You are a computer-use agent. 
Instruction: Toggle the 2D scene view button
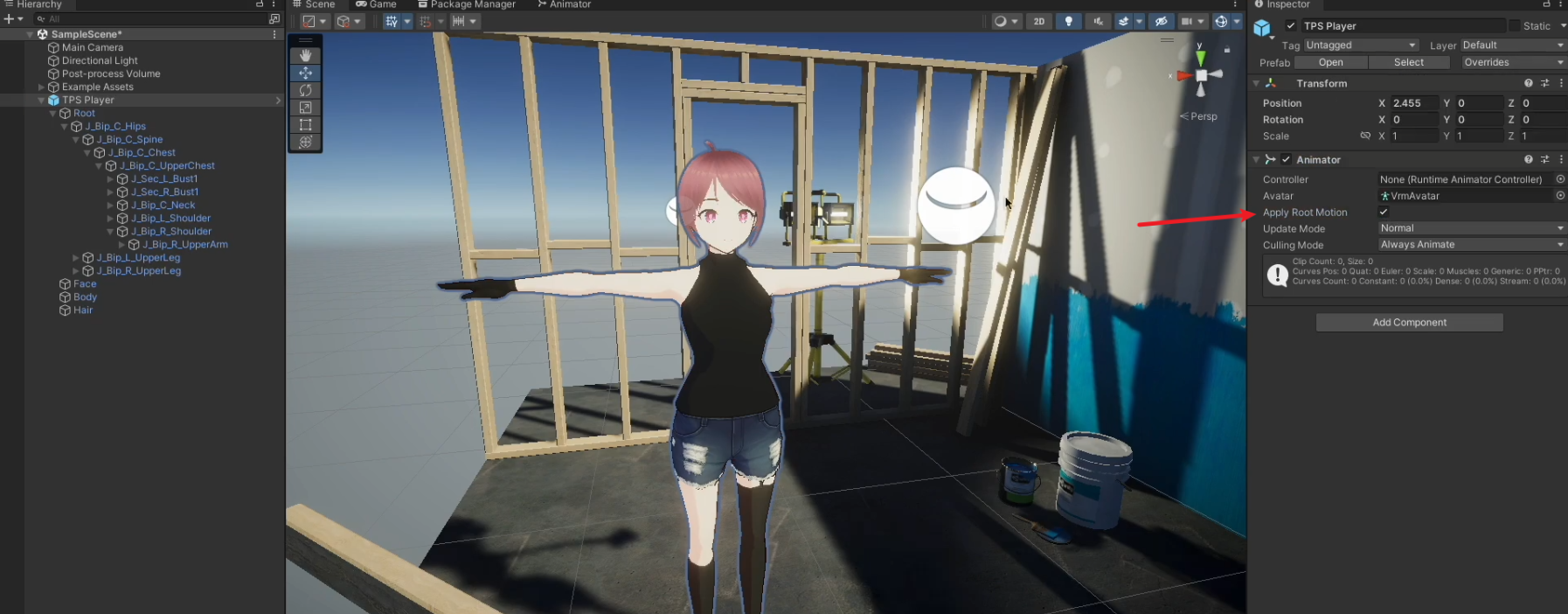tap(1038, 21)
